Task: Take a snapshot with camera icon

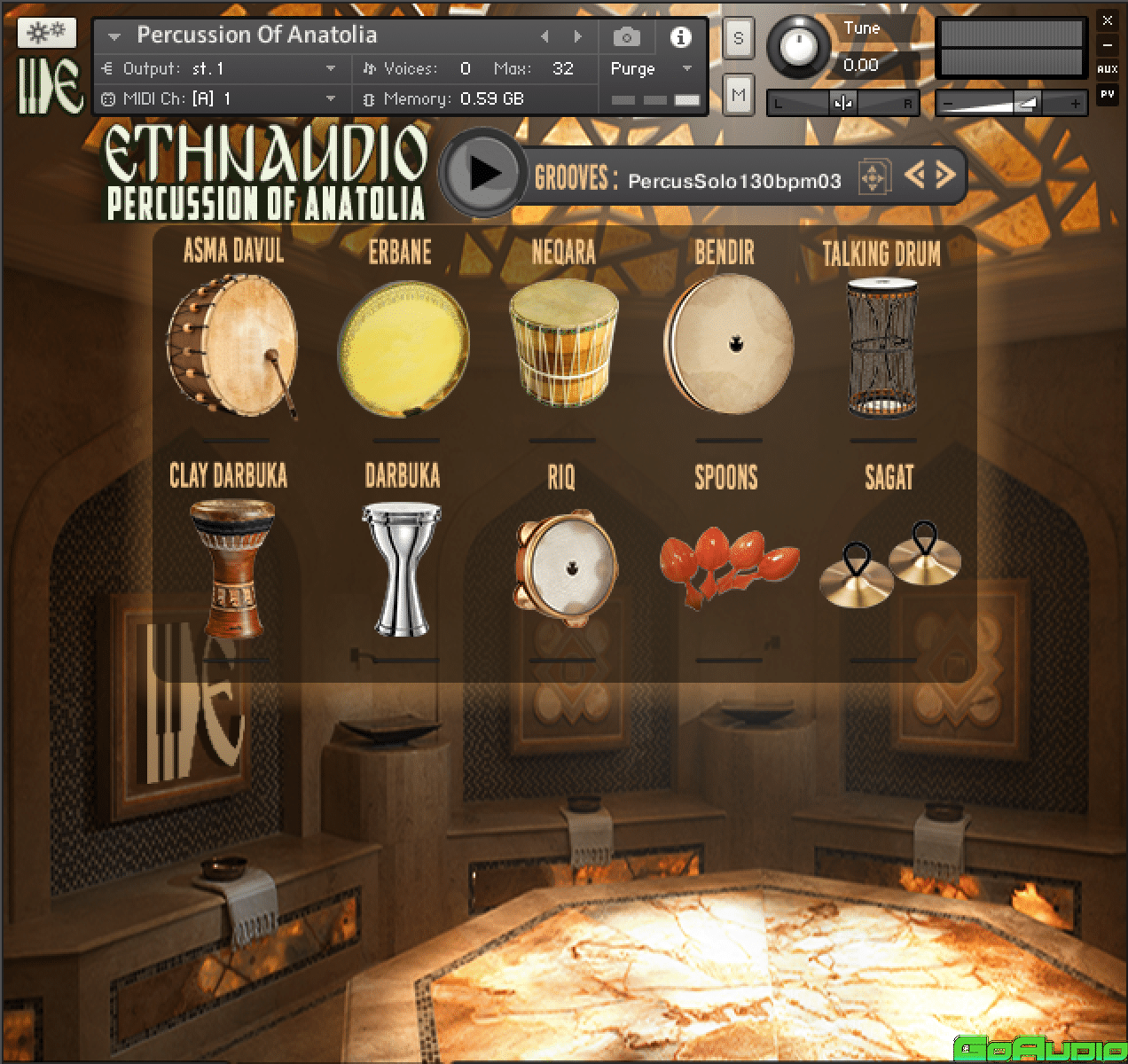Action: 627,36
